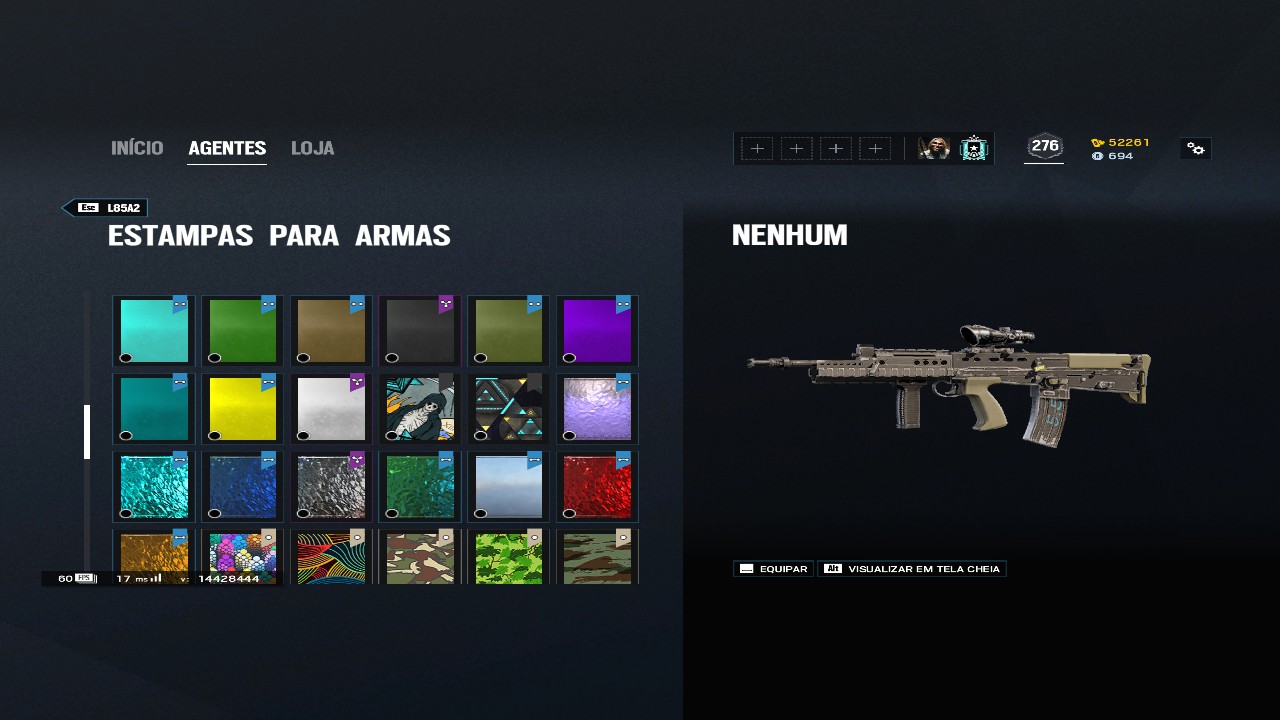Viewport: 1280px width, 720px height.
Task: Open the AGENTES tab
Action: tap(227, 149)
